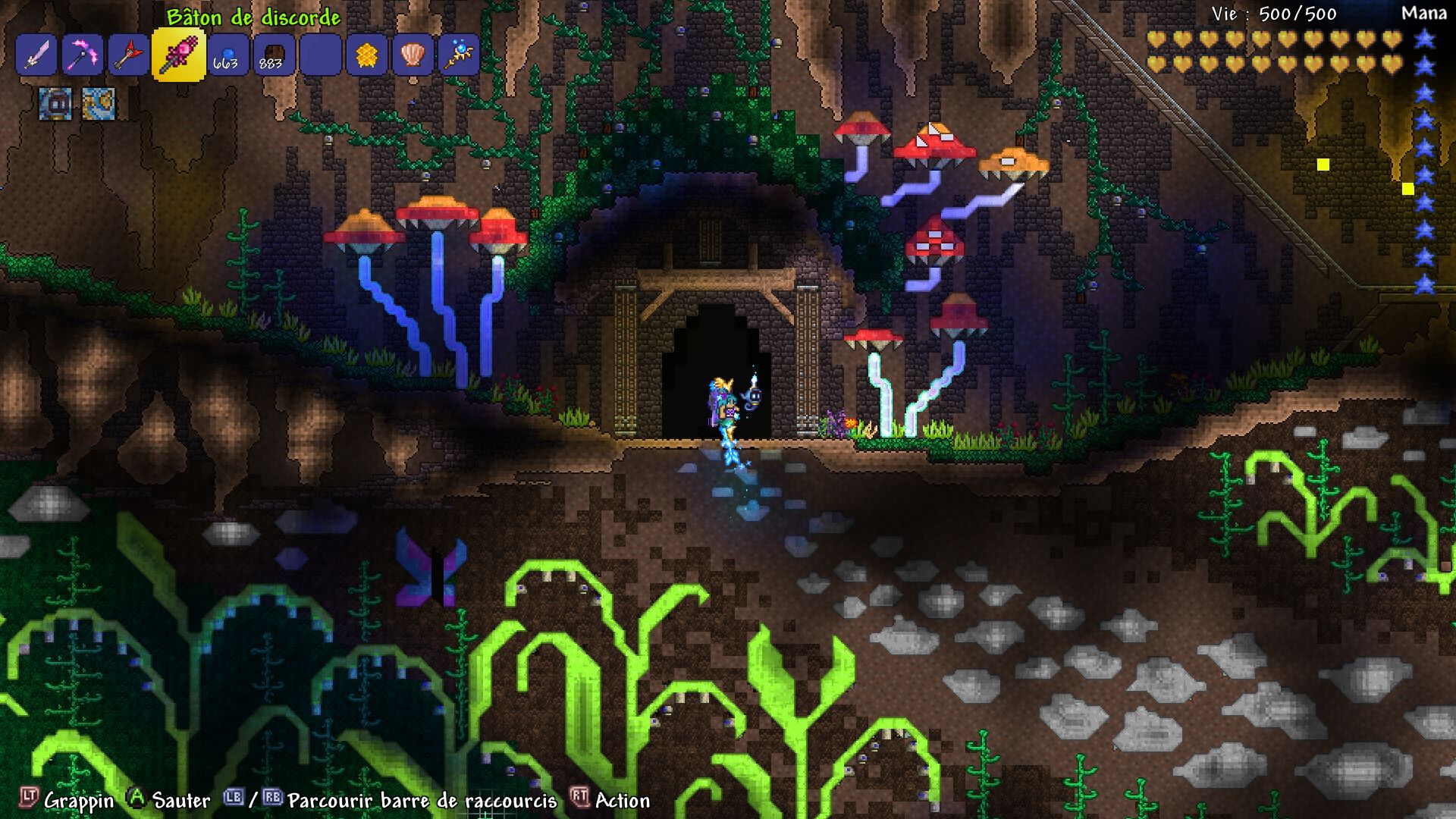Click the Action prompt near the bottom
This screenshot has height=819, width=1456.
[622, 801]
